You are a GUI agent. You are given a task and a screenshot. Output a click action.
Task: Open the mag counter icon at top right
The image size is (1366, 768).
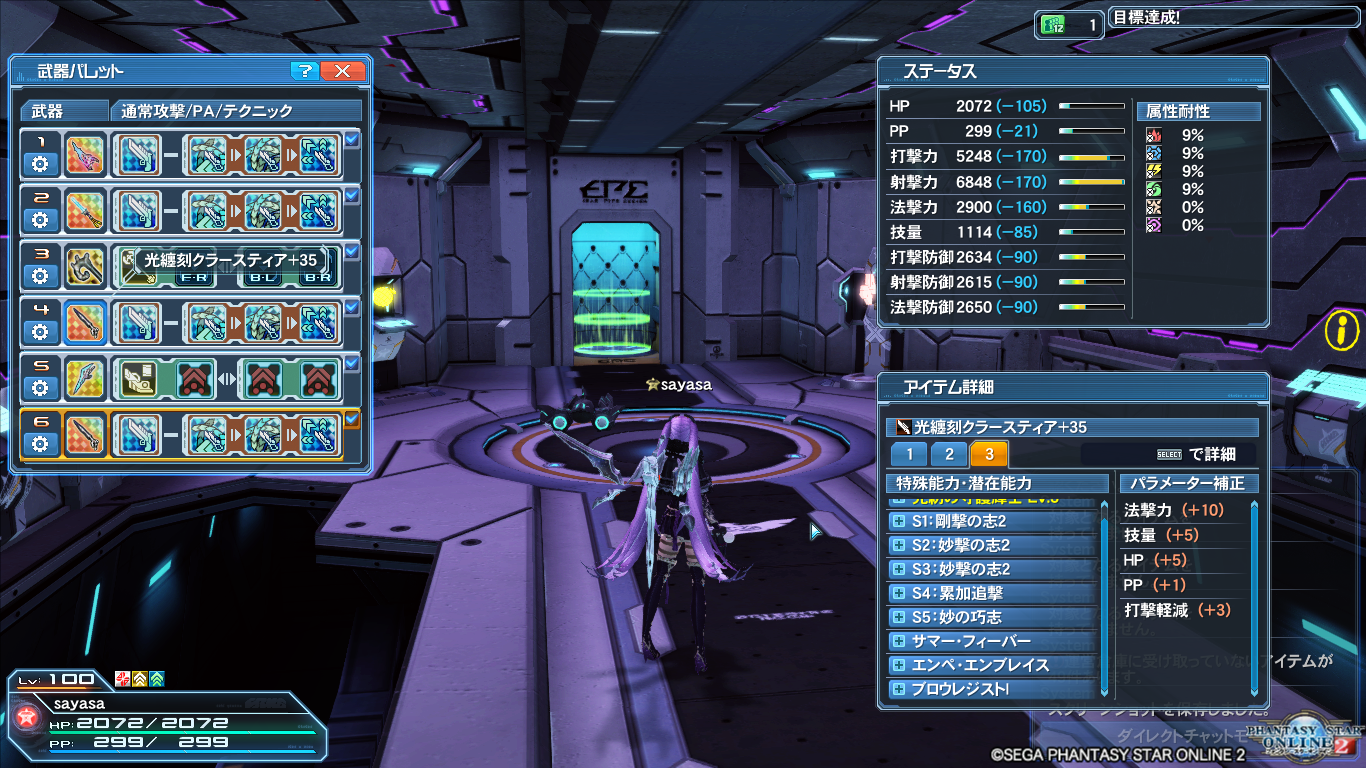[x=1053, y=23]
